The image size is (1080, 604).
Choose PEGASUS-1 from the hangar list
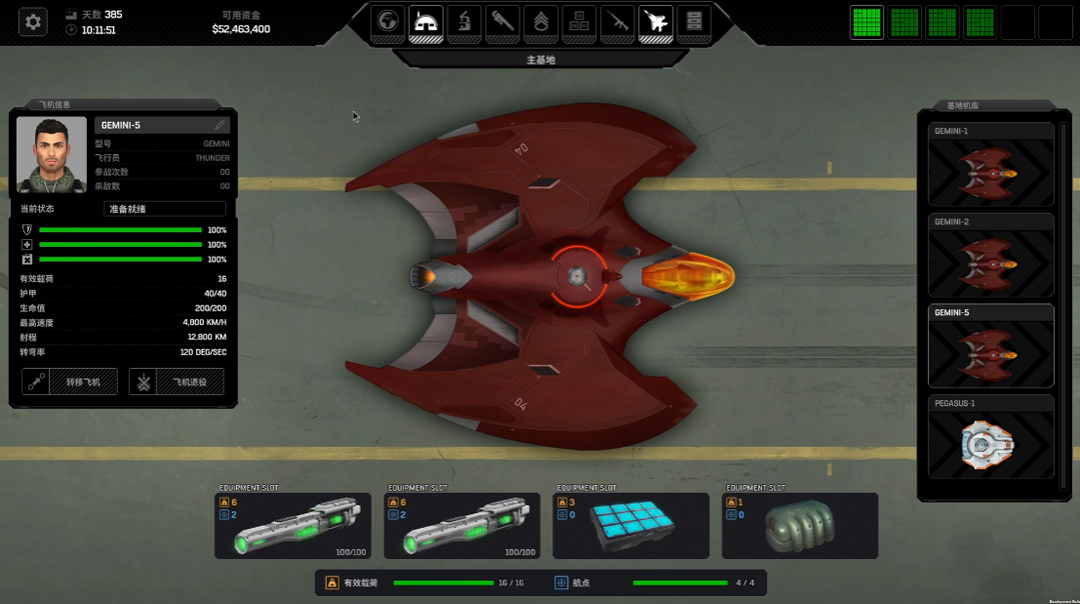pyautogui.click(x=991, y=437)
